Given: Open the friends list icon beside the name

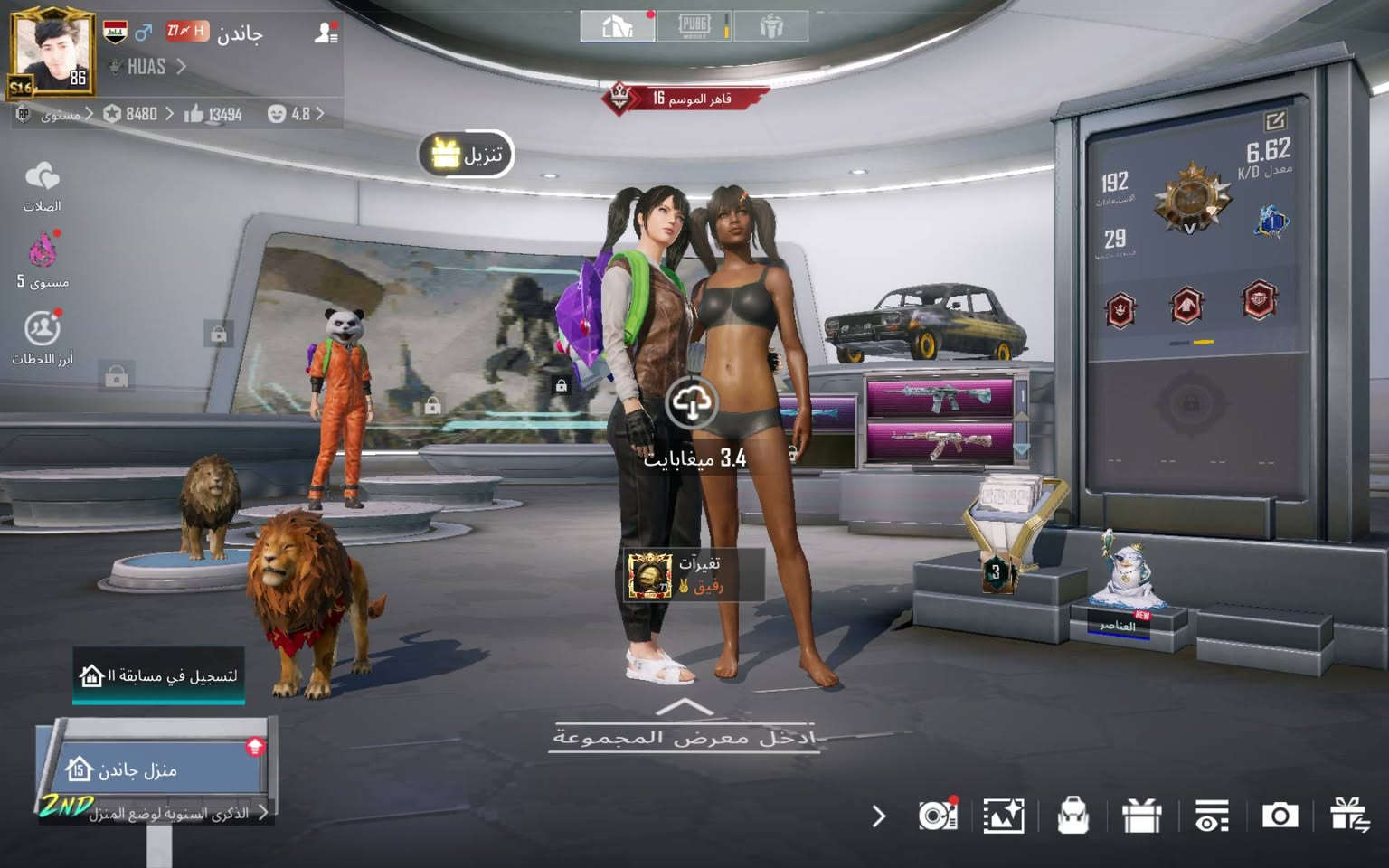Looking at the screenshot, I should coord(326,33).
